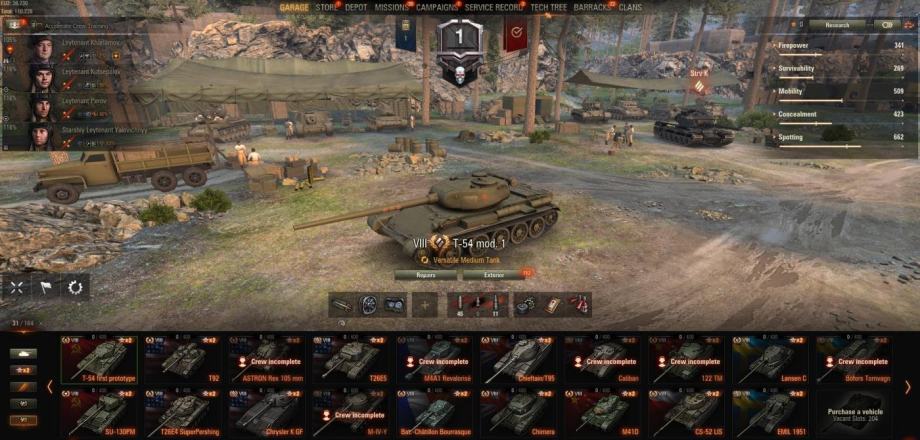Open the Missions tab
920x440 pixels.
point(391,7)
